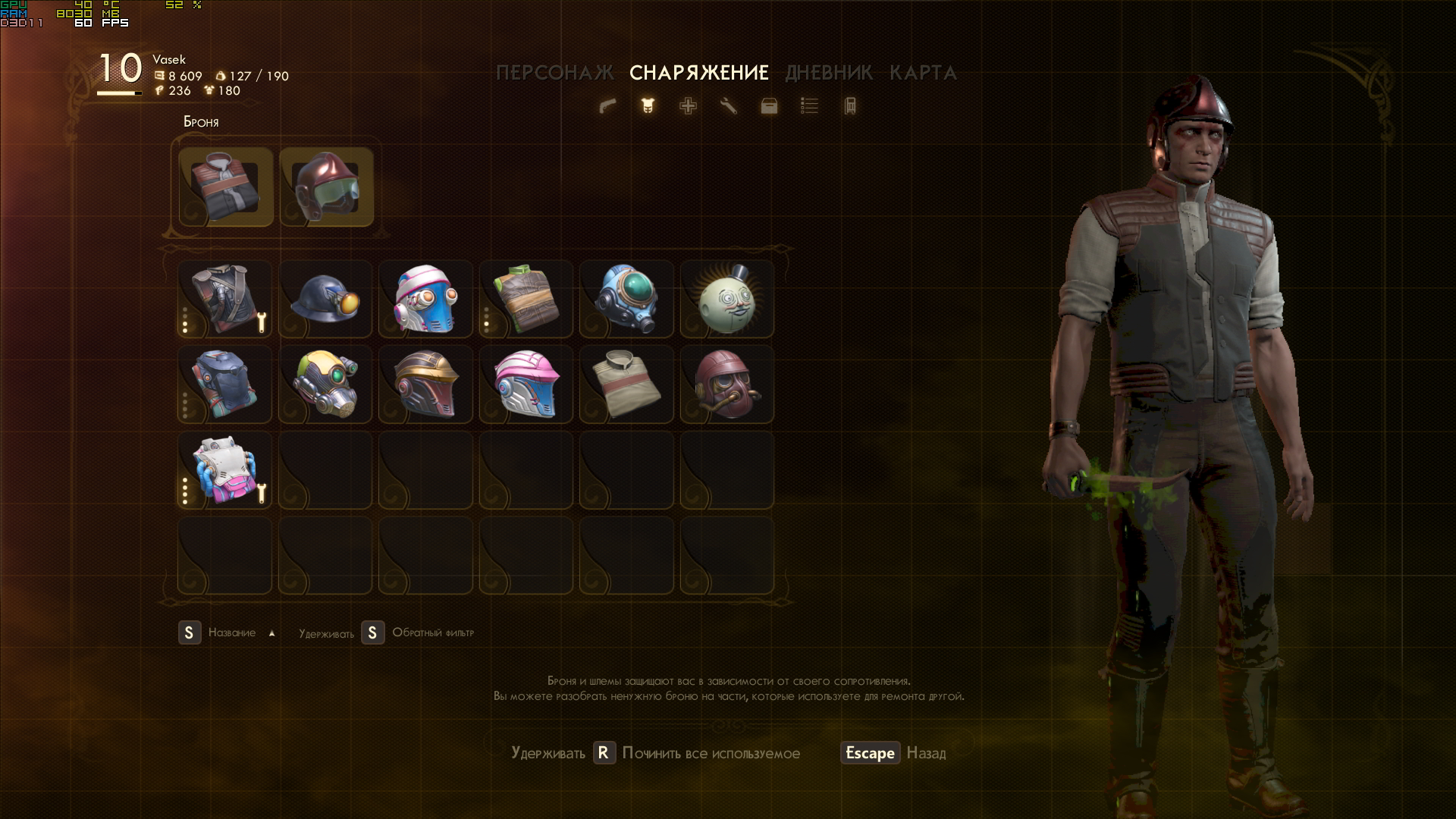
Task: Open the mods wrench category
Action: 728,106
